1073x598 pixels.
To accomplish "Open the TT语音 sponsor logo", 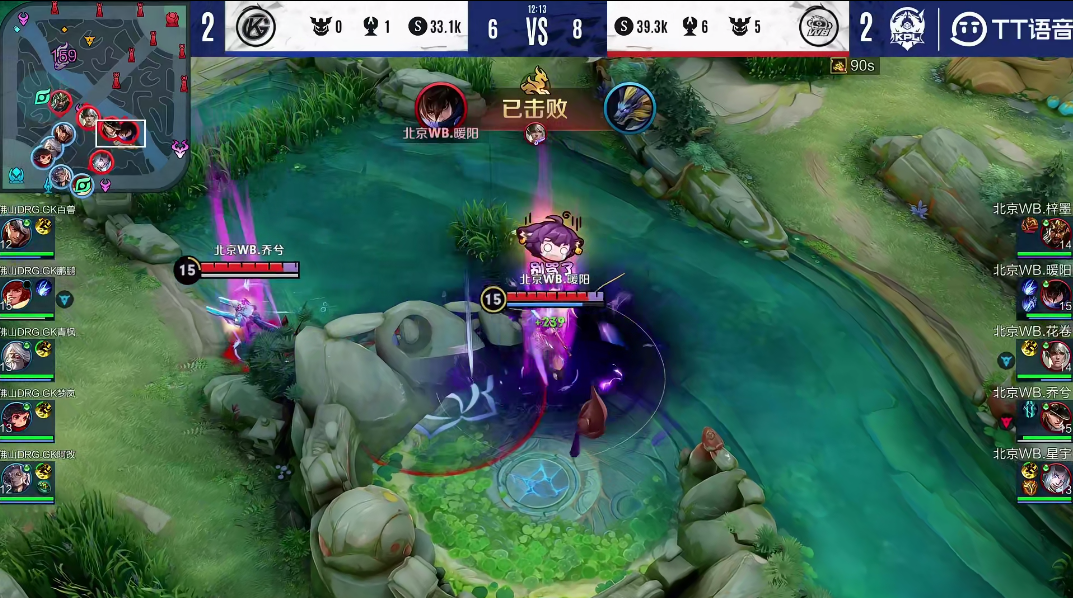I will click(x=1010, y=29).
